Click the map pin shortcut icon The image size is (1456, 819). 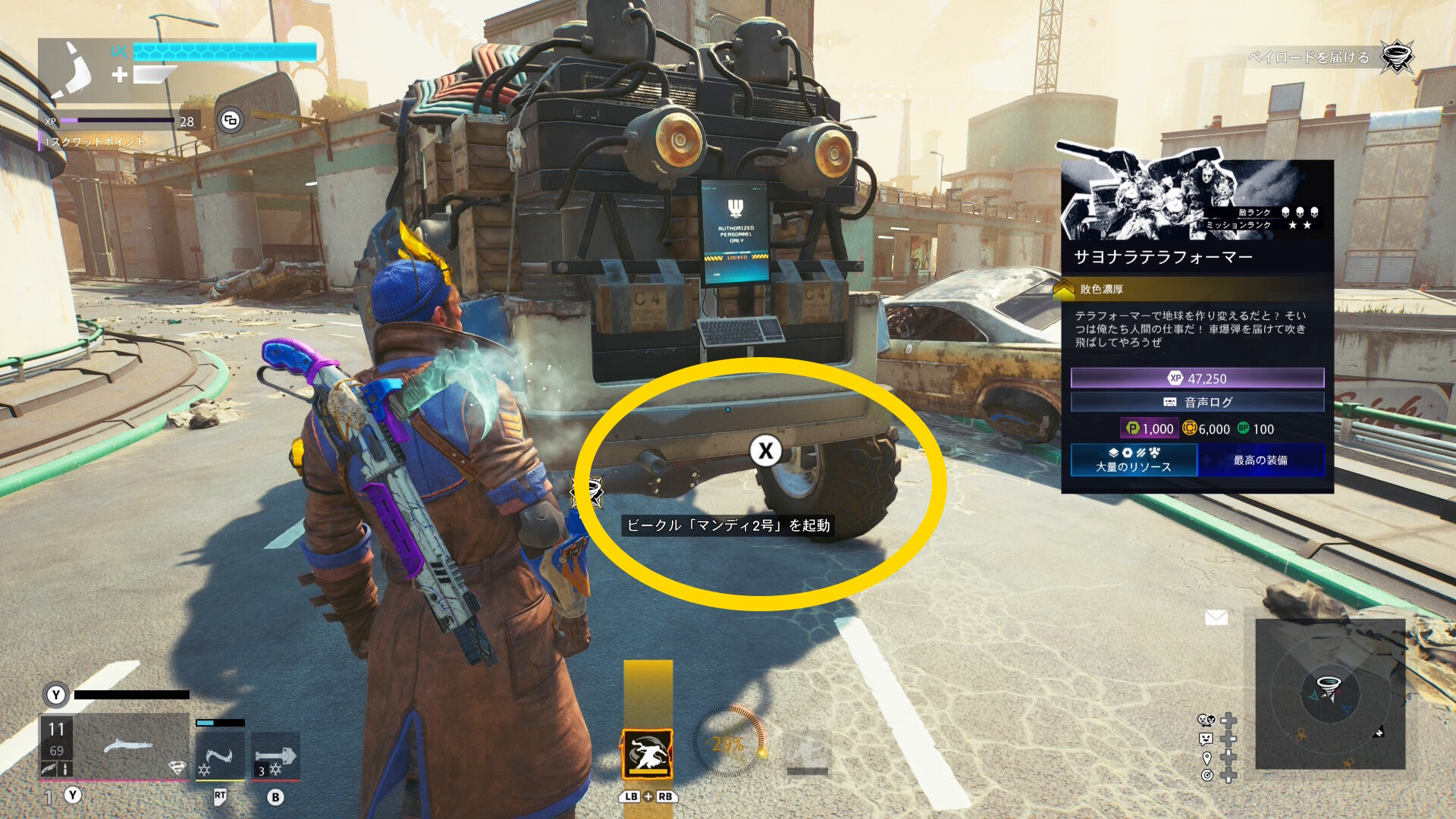pyautogui.click(x=1207, y=758)
